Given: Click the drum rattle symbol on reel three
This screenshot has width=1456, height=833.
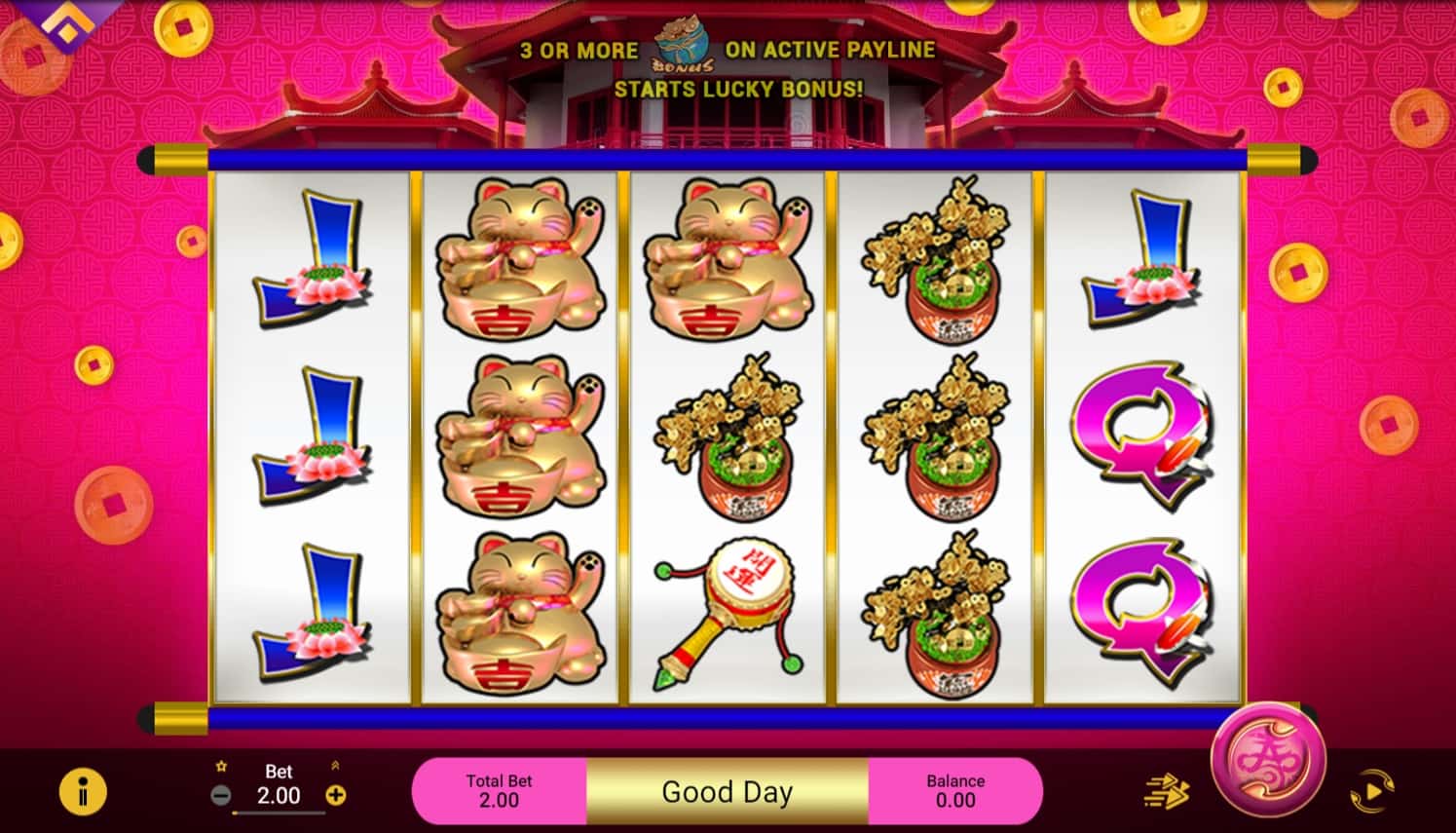Looking at the screenshot, I should click(x=727, y=604).
